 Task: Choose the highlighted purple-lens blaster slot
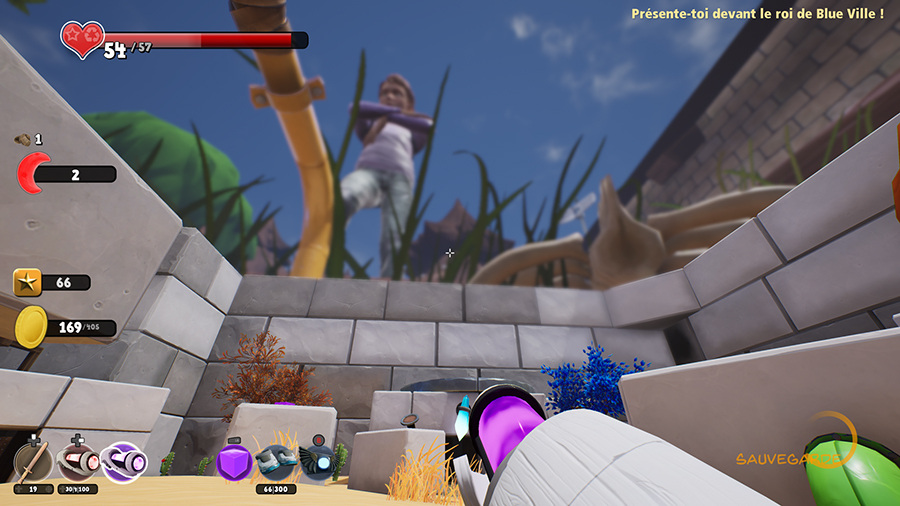(124, 461)
